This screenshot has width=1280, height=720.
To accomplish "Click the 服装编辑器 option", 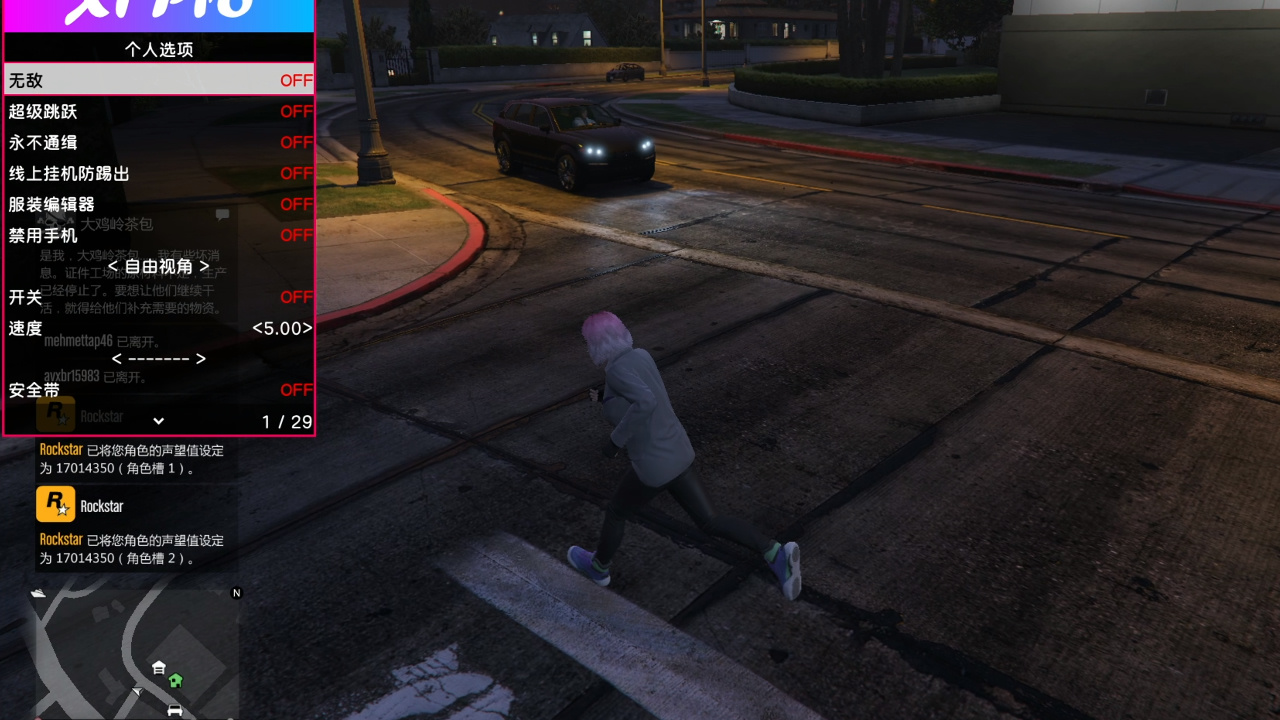I will coord(160,204).
